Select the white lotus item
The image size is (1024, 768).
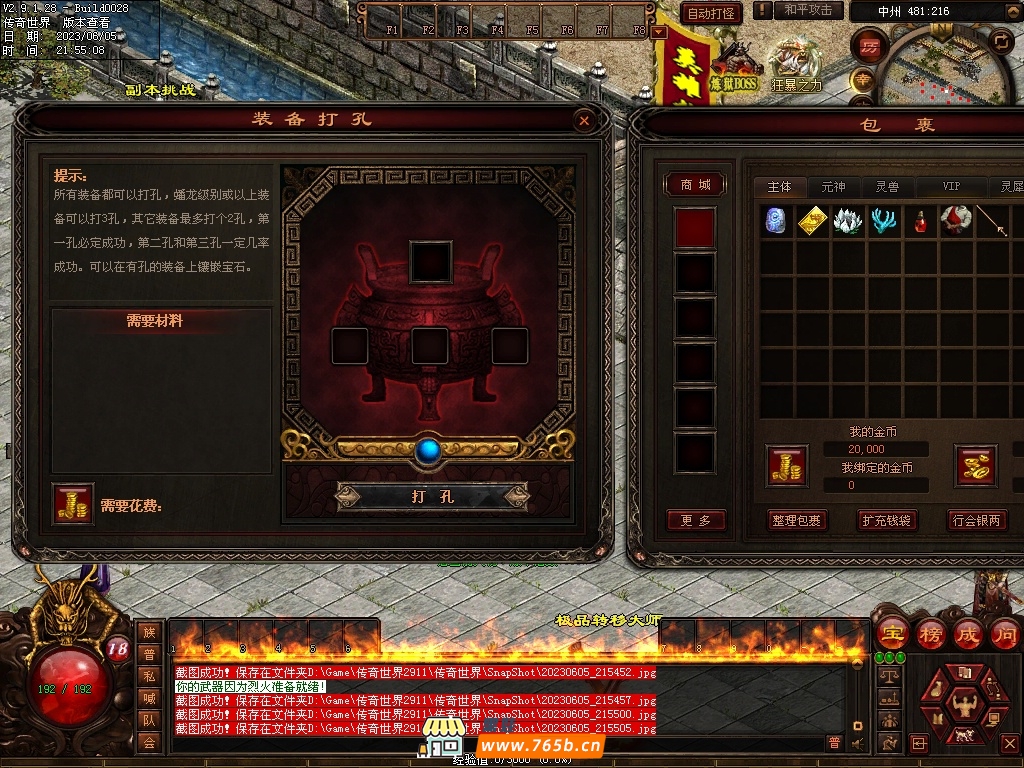click(x=847, y=222)
